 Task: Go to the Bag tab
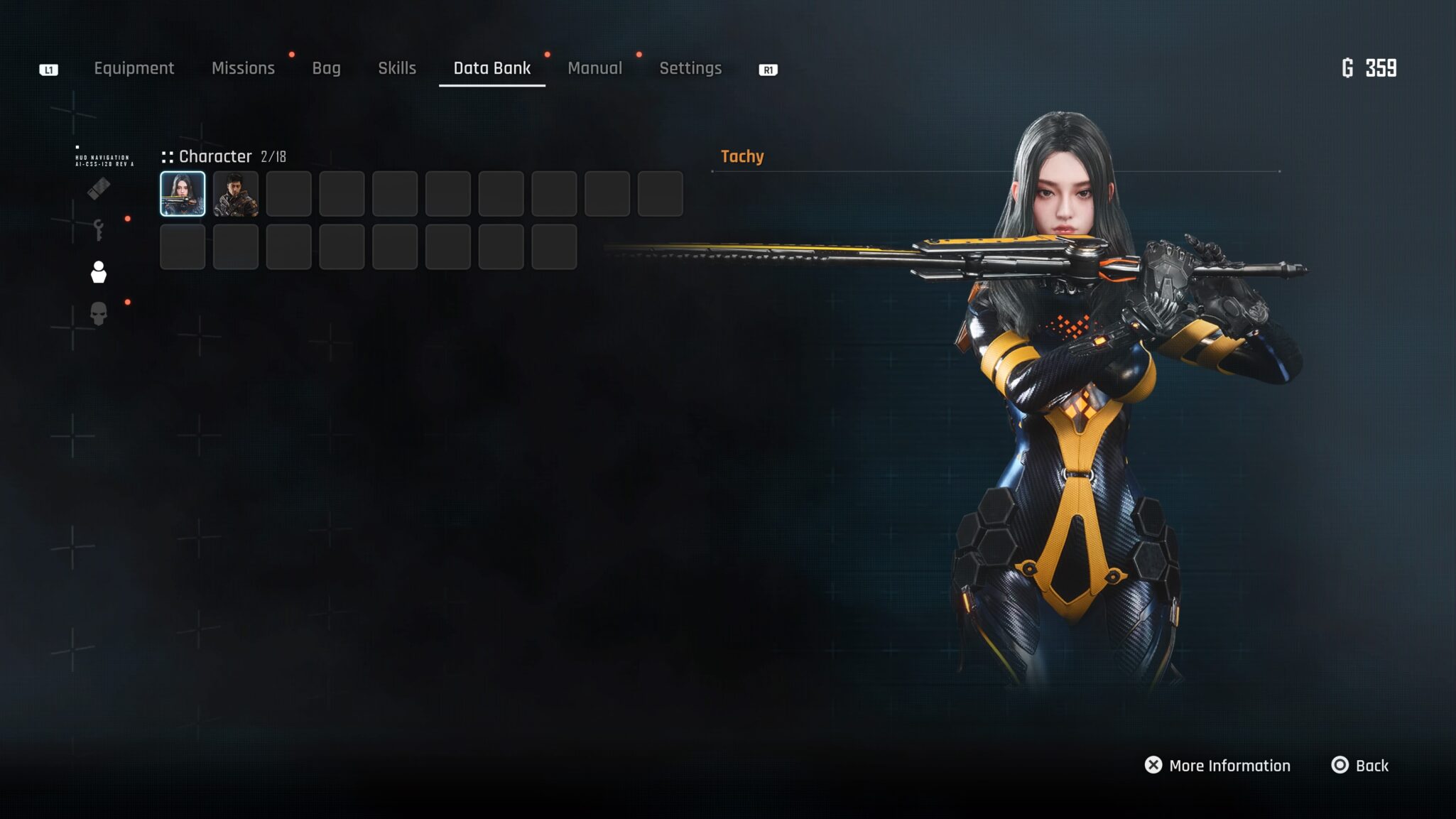[326, 68]
